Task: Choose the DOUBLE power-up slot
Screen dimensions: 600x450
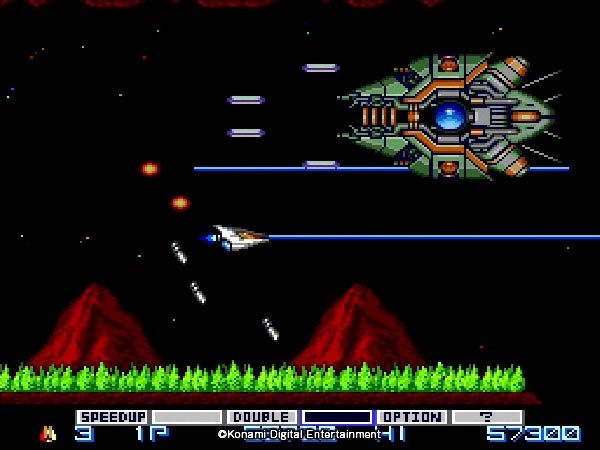Action: (262, 417)
